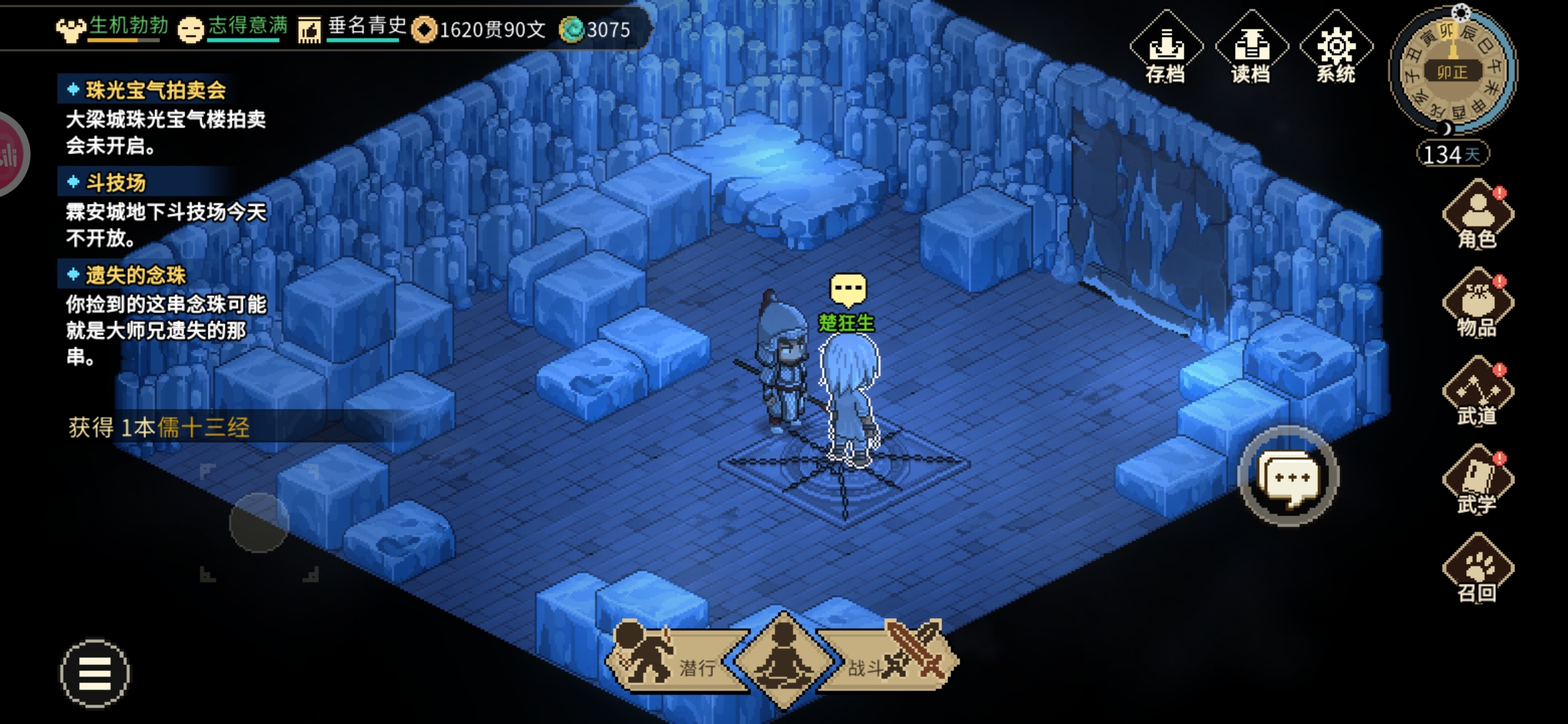The height and width of the screenshot is (724, 1568).
Task: Talk using the speech bubble interact button
Action: [1288, 477]
